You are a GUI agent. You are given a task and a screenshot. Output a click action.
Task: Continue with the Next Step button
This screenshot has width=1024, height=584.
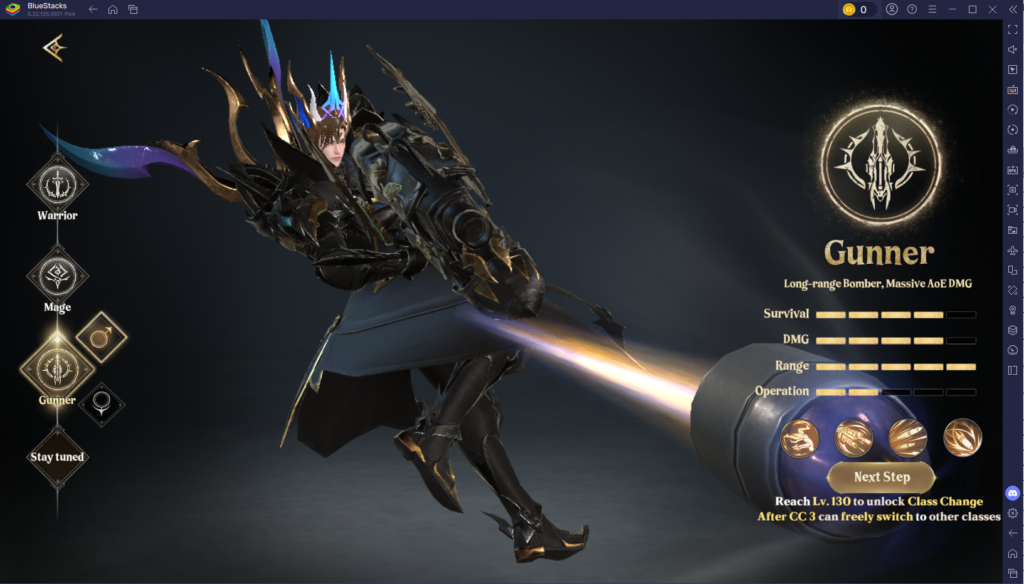tap(881, 477)
